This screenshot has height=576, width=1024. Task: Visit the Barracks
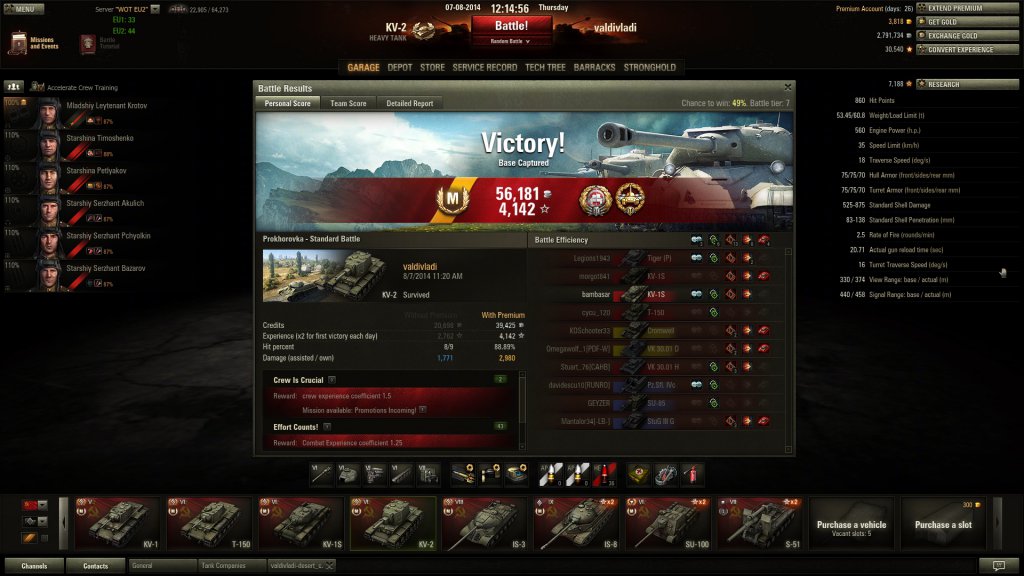[595, 67]
